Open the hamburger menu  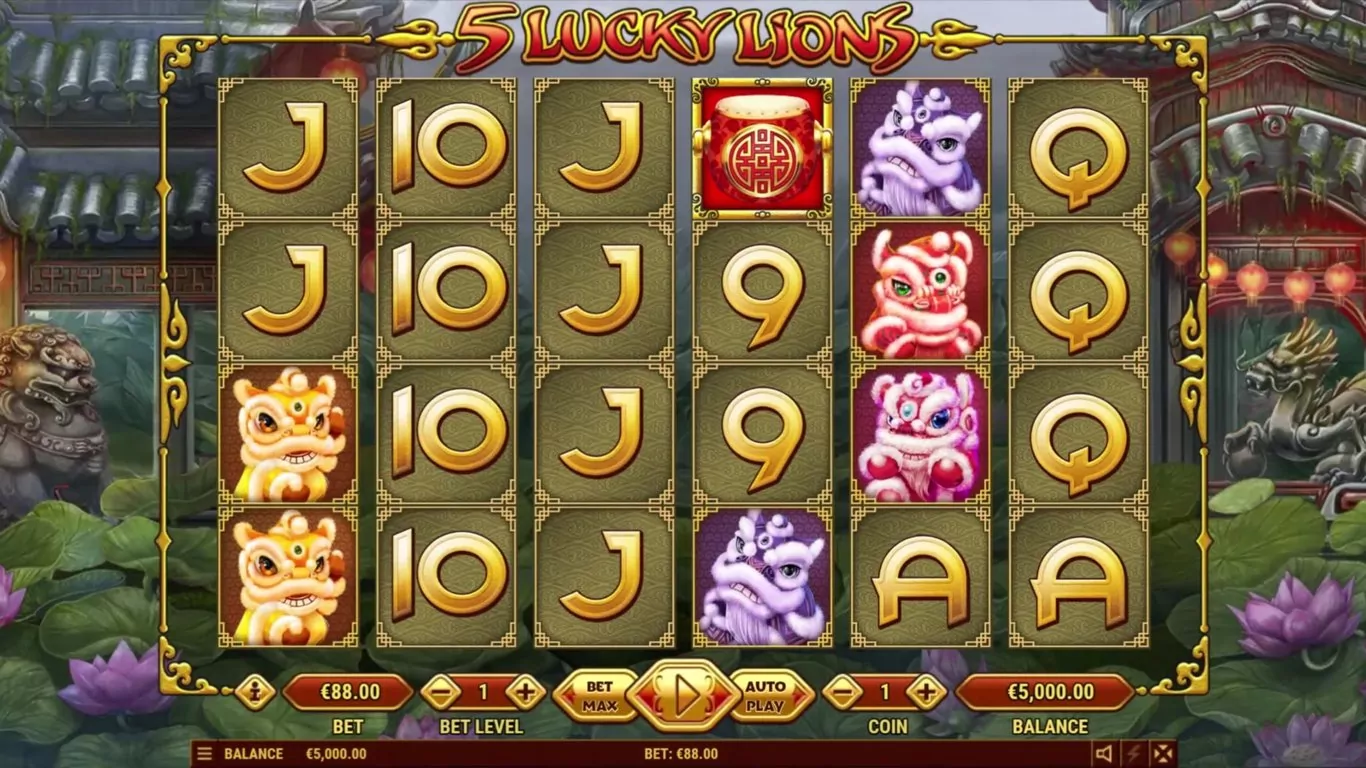pos(204,754)
